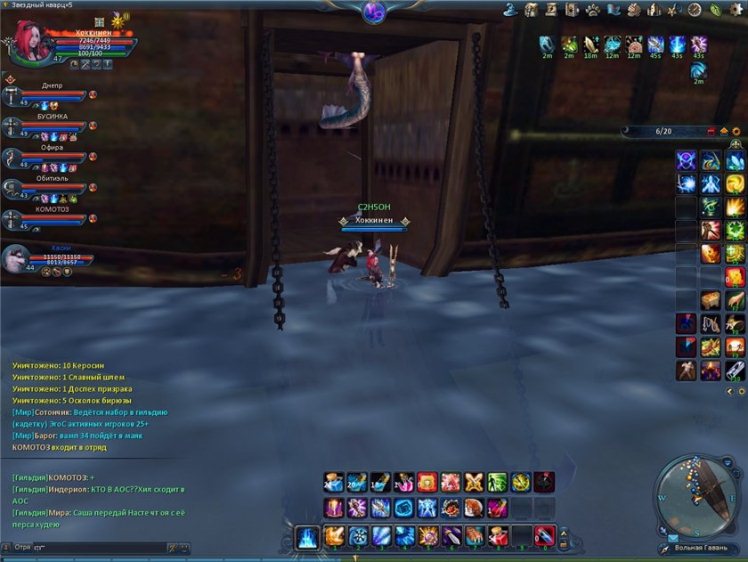The image size is (748, 562).
Task: Open the wizard hat menu icon
Action: click(509, 10)
